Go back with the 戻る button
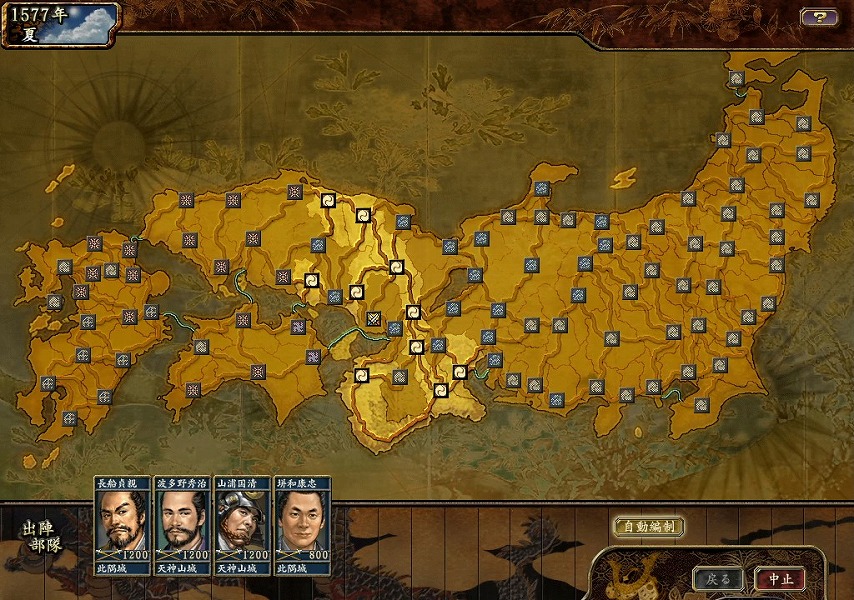This screenshot has width=854, height=600. pos(718,579)
